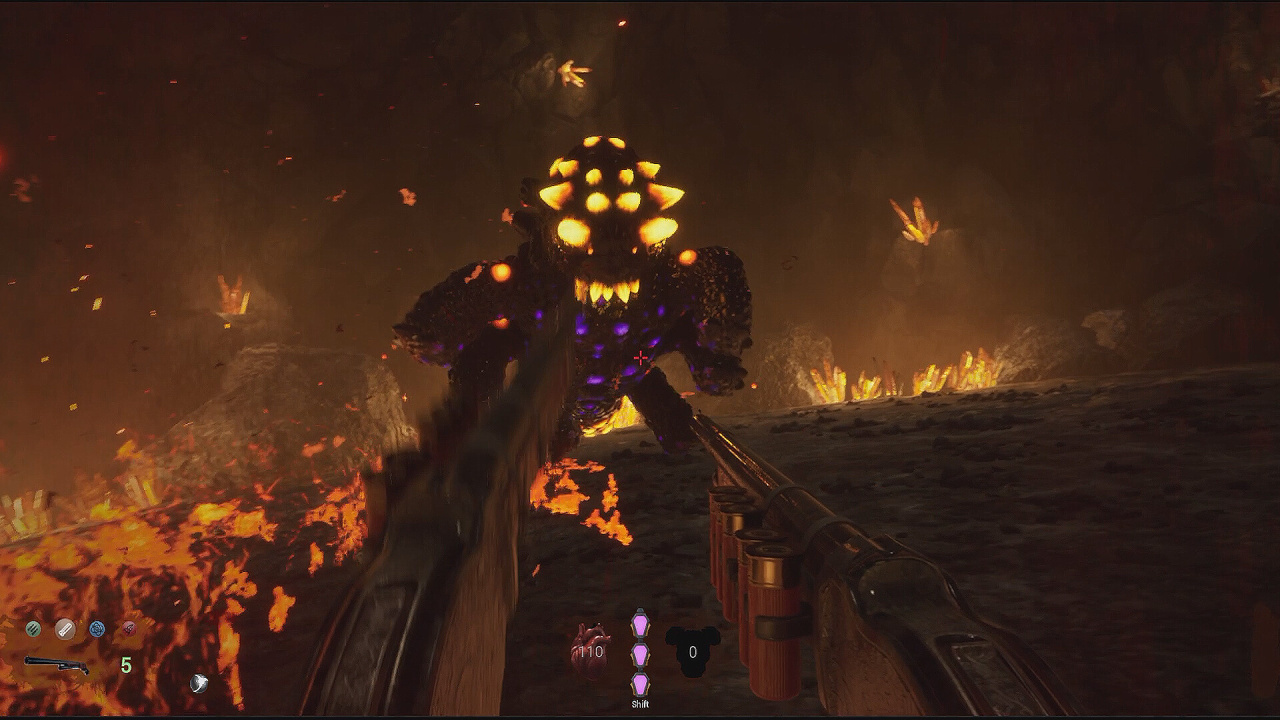
Task: Activate the silver orb ability icon
Action: [x=199, y=683]
